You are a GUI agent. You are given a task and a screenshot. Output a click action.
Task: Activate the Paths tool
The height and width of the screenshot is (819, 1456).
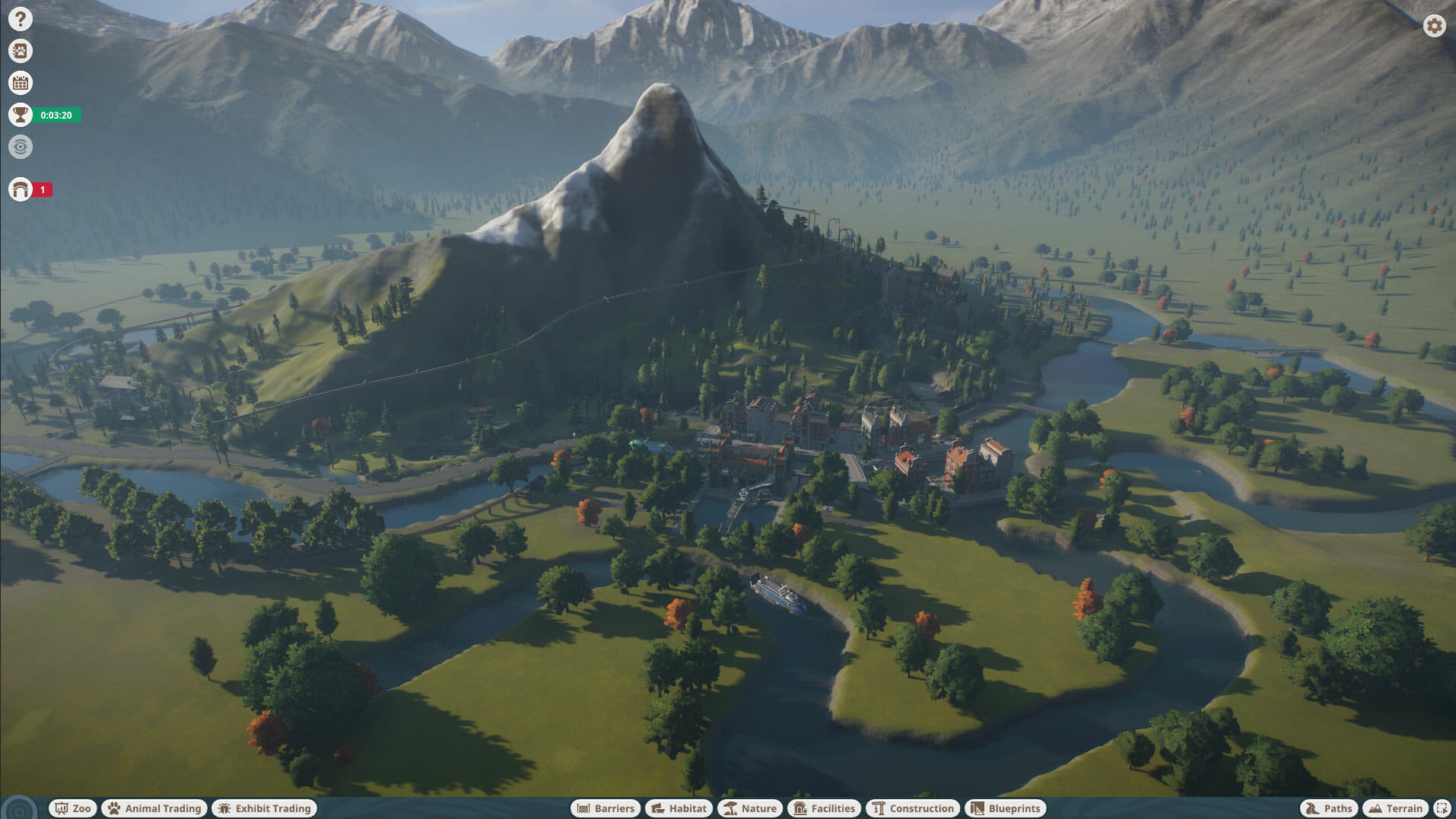tap(1330, 808)
